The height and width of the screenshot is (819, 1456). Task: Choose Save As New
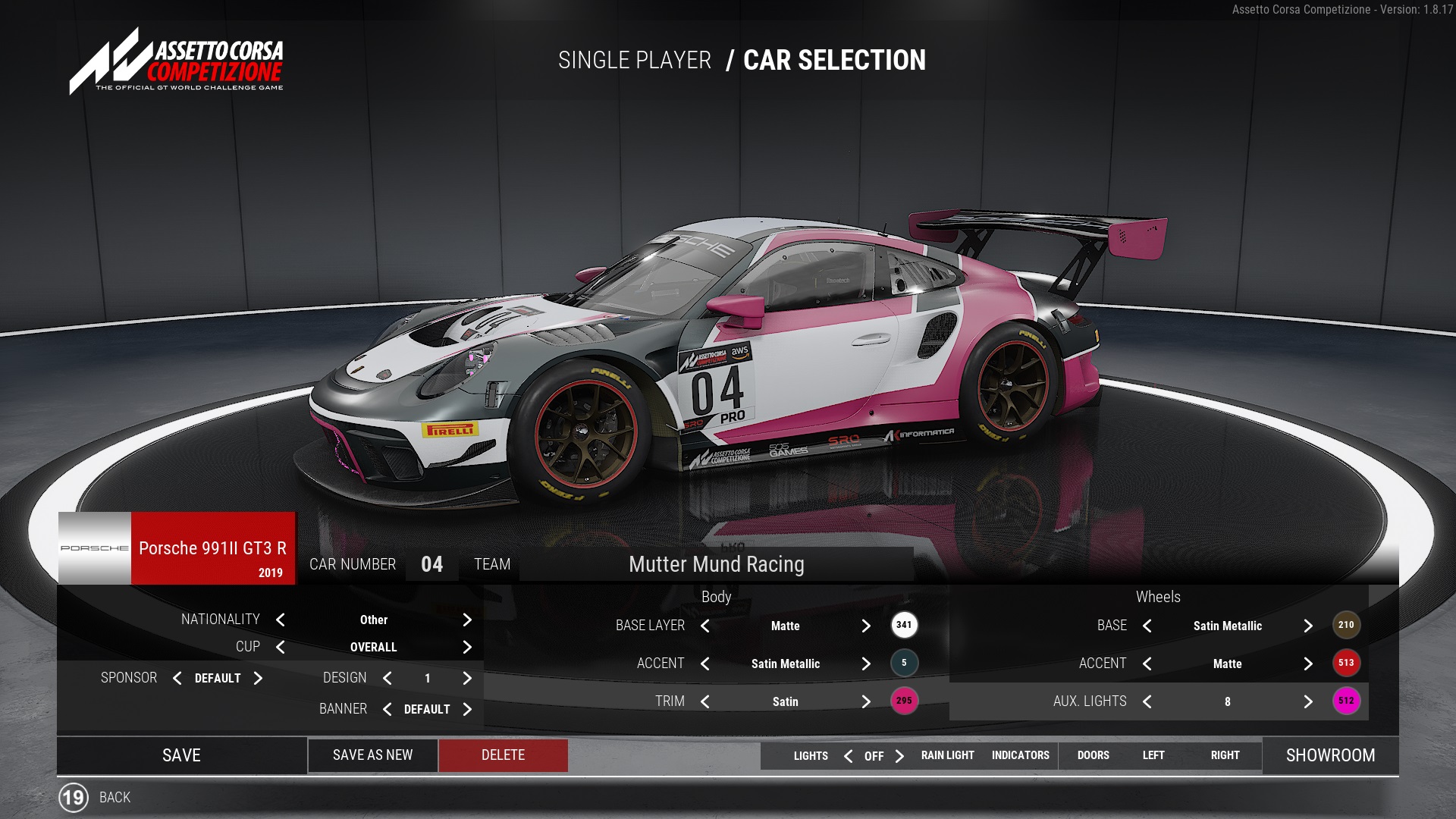[x=372, y=755]
